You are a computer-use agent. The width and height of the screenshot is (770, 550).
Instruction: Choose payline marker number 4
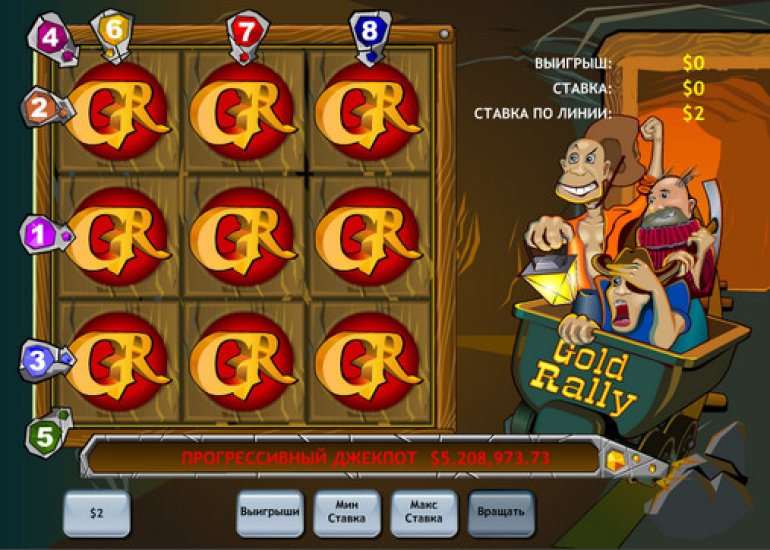pos(47,39)
